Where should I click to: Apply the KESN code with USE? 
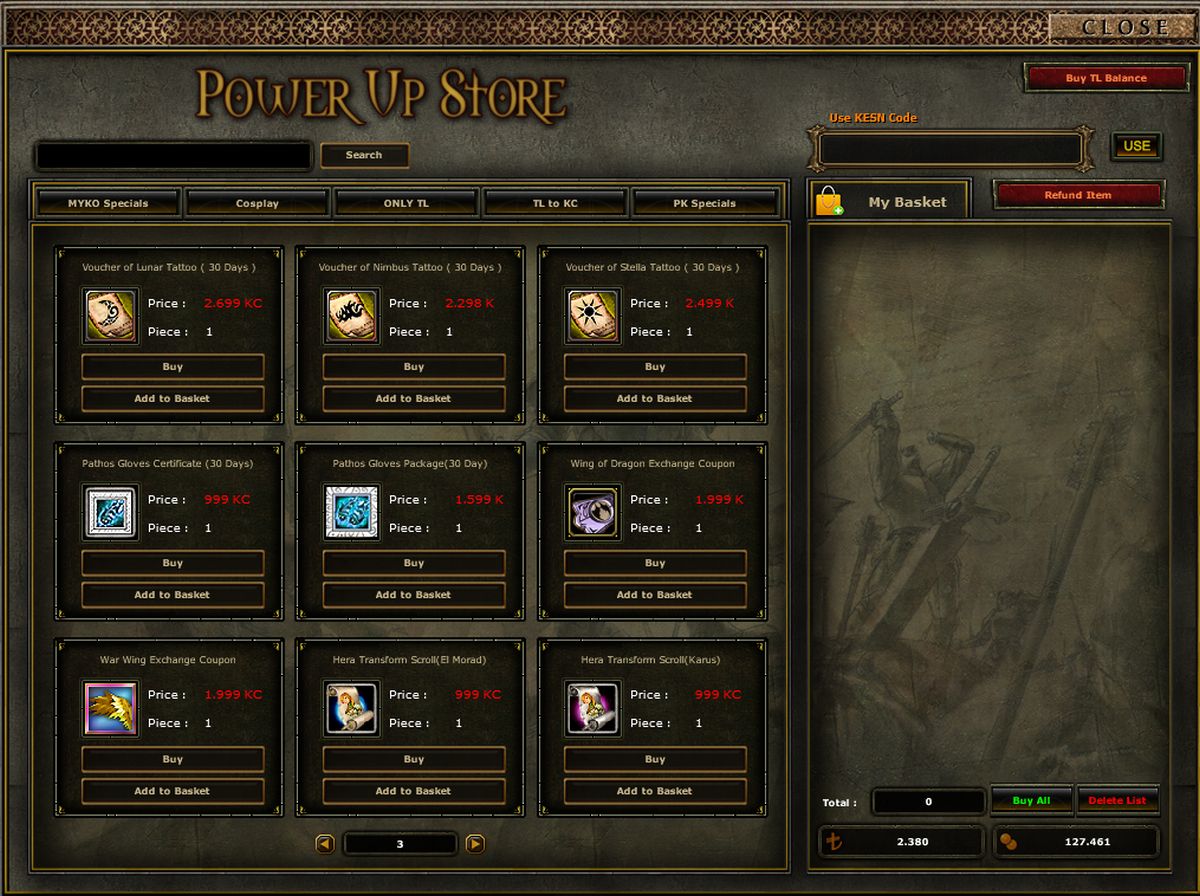click(x=1136, y=146)
